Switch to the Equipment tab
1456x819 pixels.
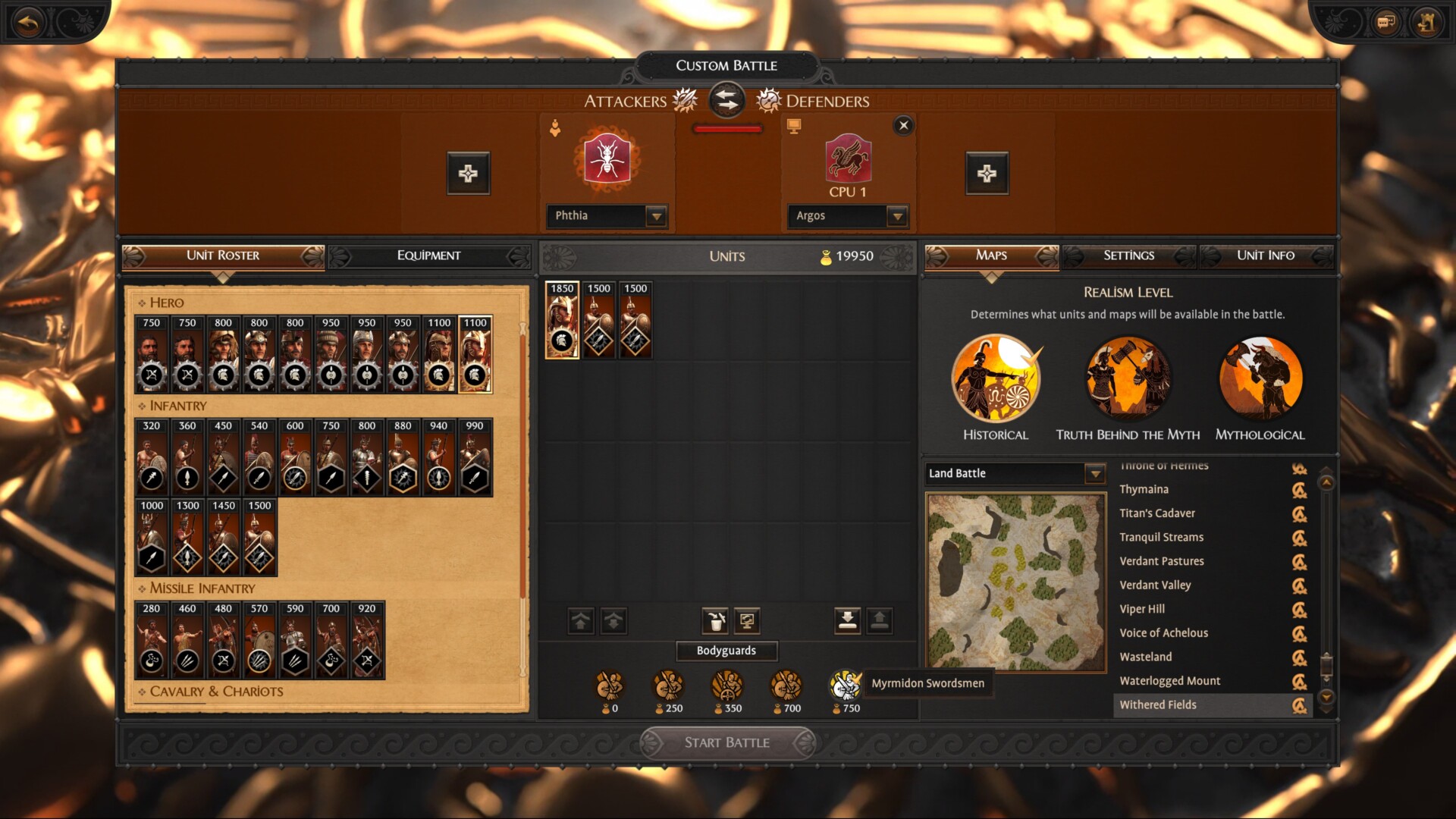pyautogui.click(x=428, y=256)
